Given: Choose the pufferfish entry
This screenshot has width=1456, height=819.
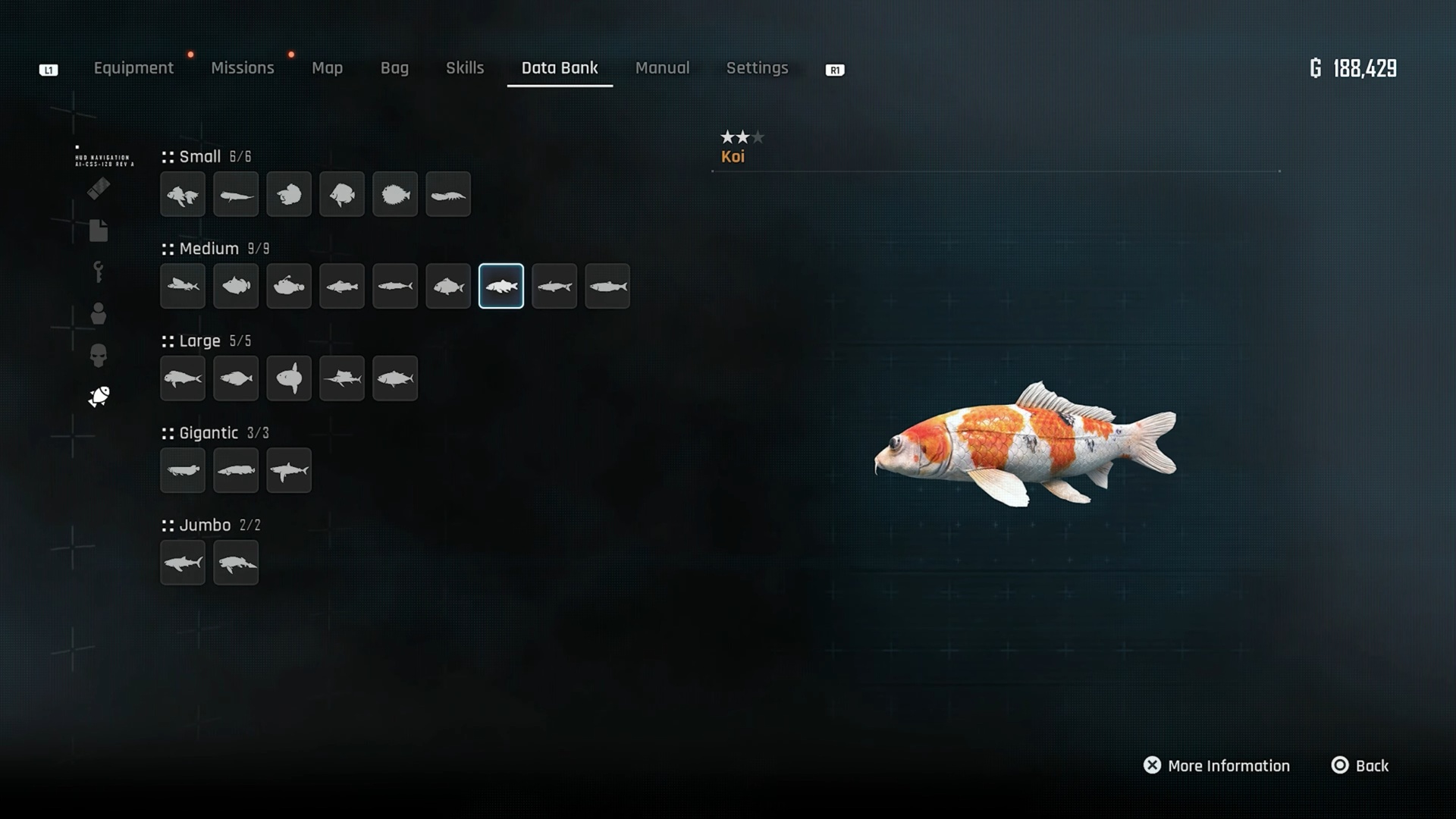Looking at the screenshot, I should click(395, 195).
